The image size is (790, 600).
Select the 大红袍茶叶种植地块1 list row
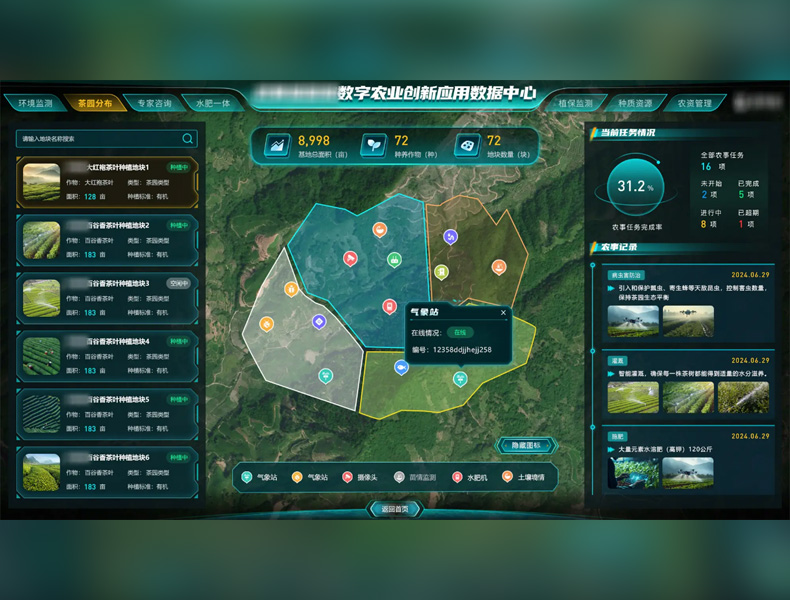[107, 183]
